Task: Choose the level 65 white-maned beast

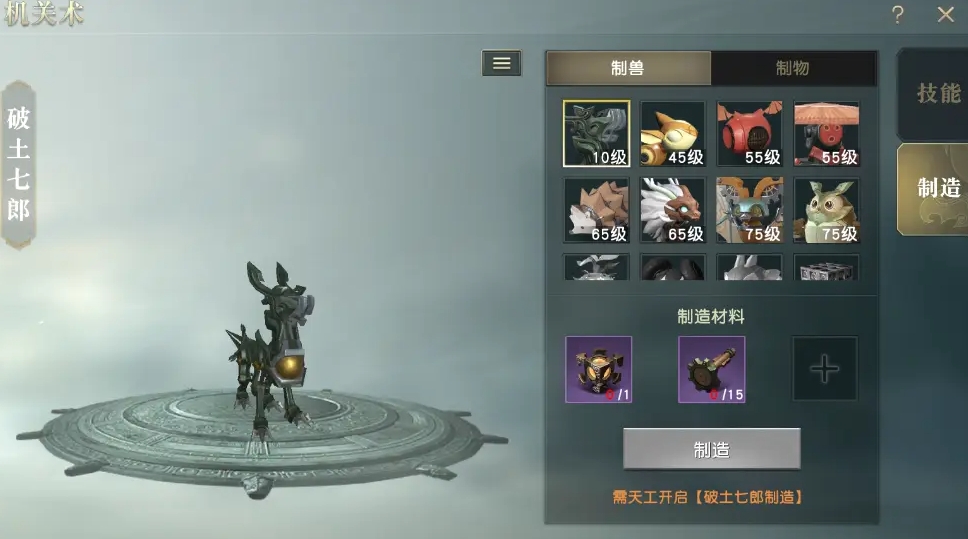Action: point(673,210)
